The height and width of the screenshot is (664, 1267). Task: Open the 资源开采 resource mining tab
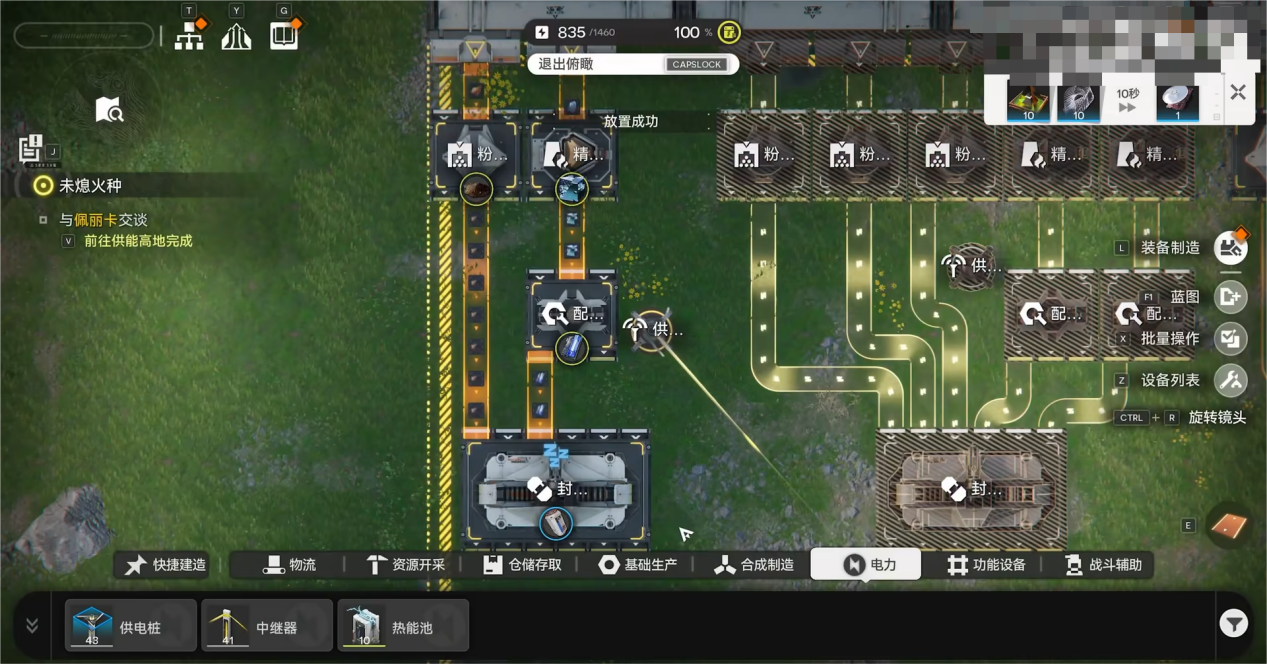406,565
